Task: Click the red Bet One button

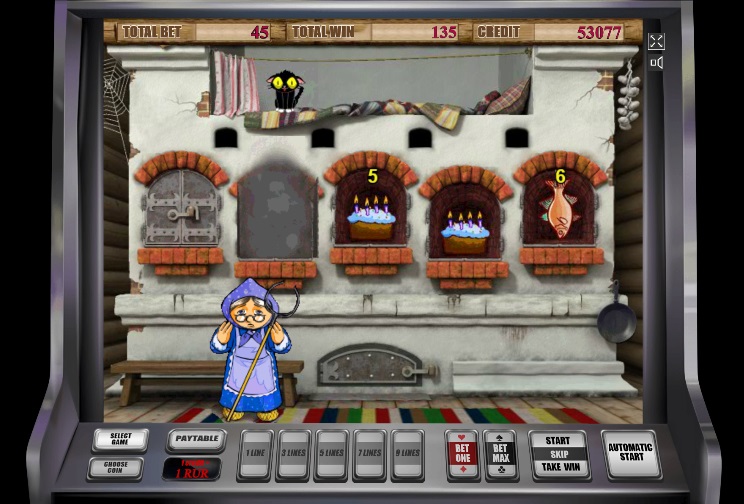Action: click(x=462, y=454)
